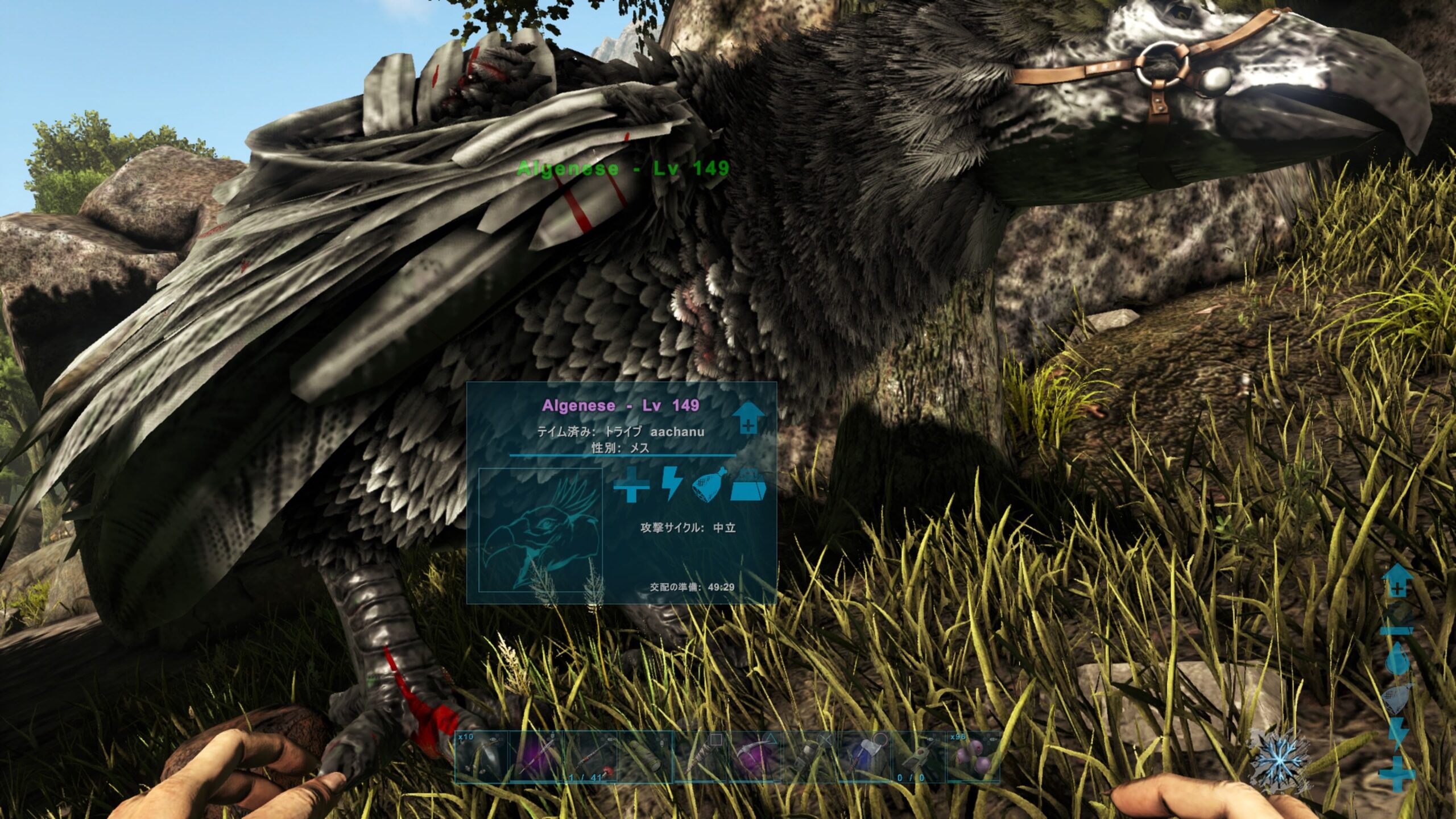The image size is (1456, 819).
Task: Equip the wooden club from the hotbar
Action: click(x=701, y=756)
